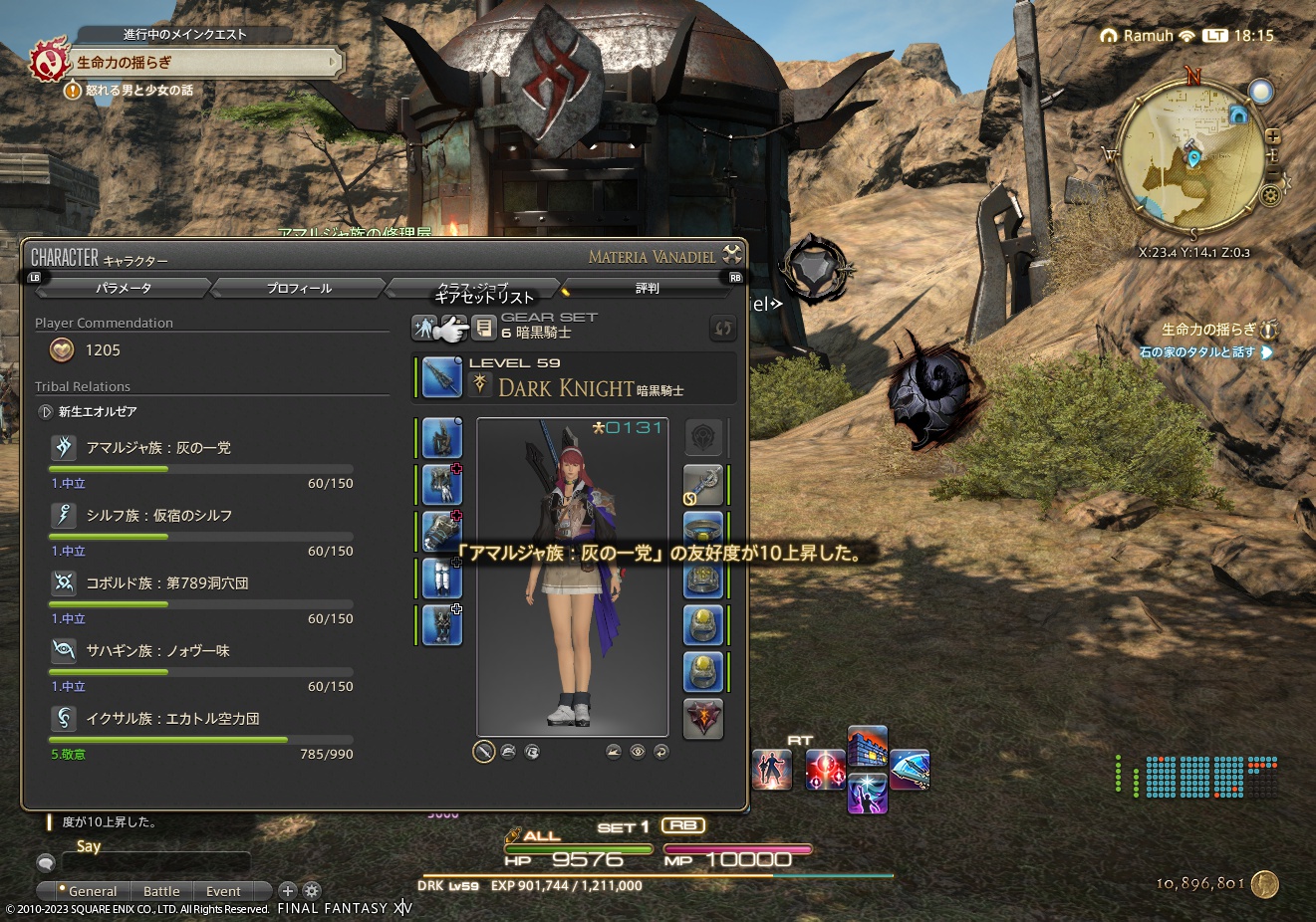Open the chat log settings gear icon

tap(312, 890)
